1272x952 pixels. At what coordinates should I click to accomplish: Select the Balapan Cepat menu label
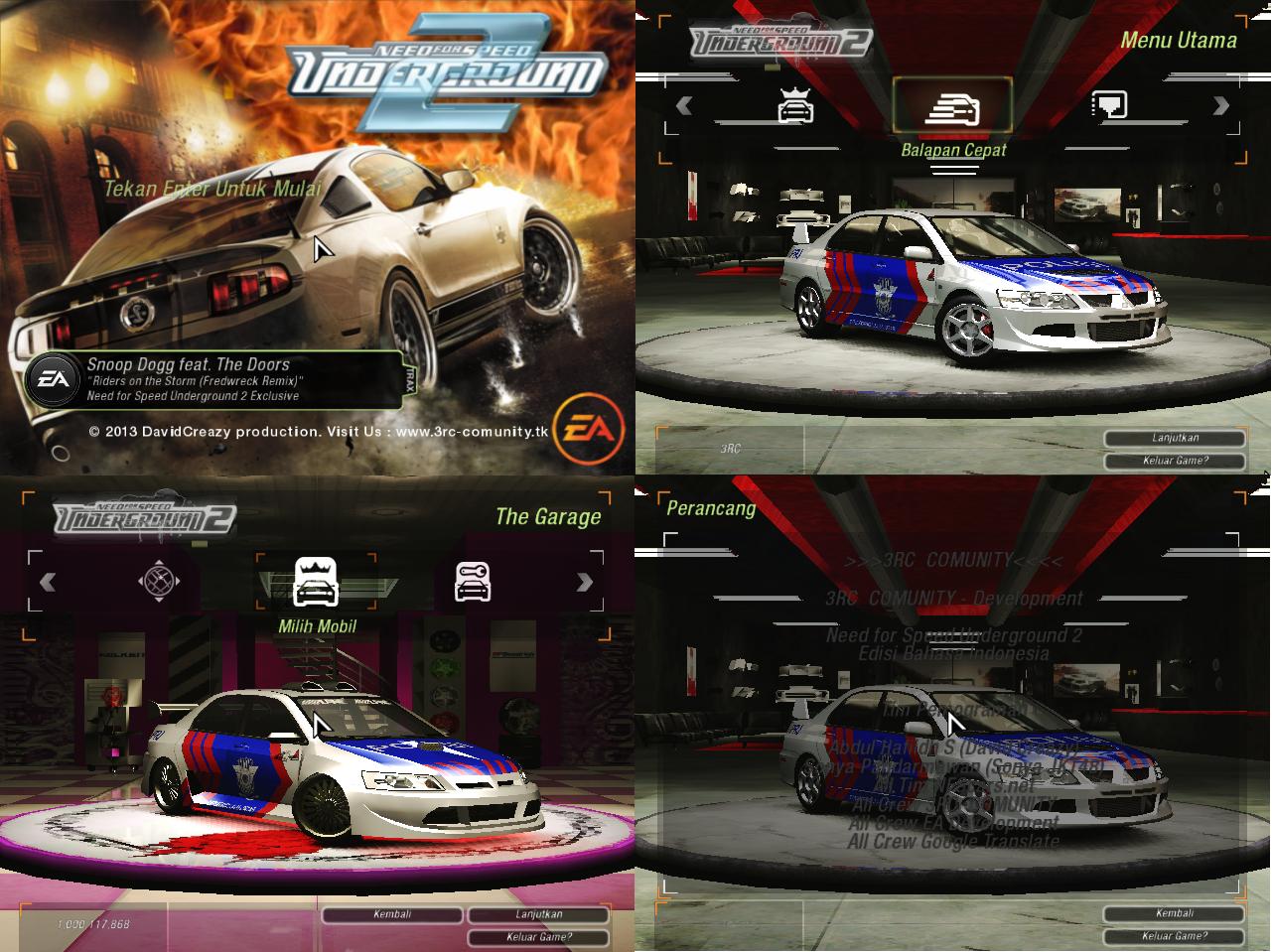[x=954, y=149]
